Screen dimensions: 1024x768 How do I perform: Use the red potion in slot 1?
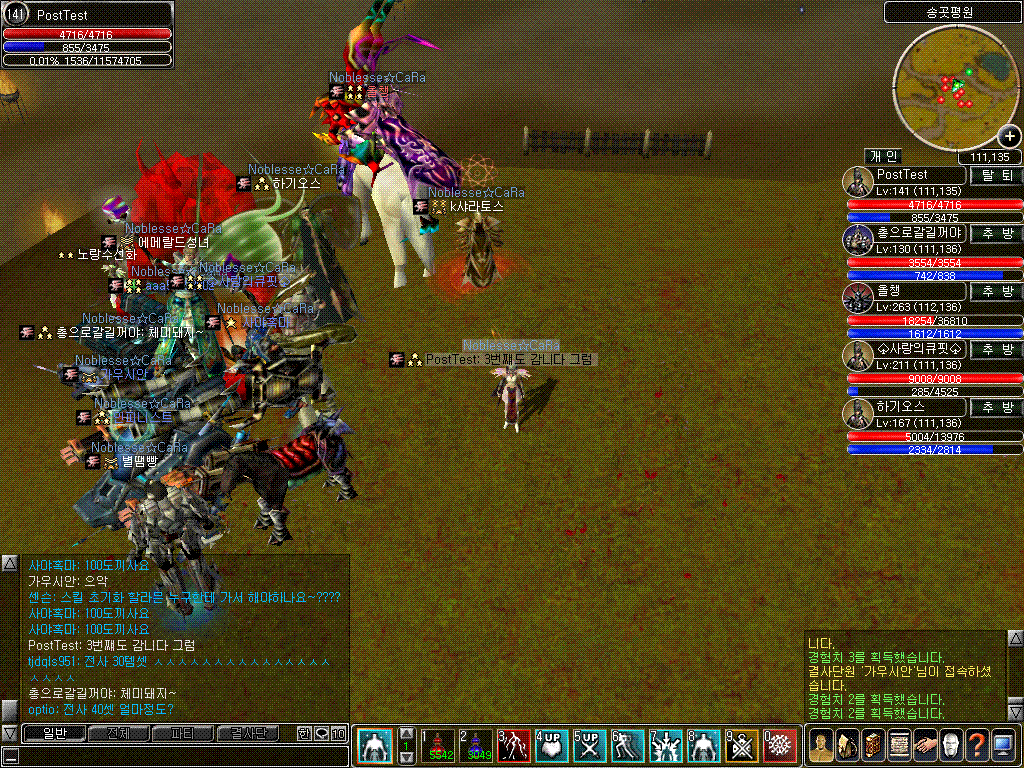[438, 747]
